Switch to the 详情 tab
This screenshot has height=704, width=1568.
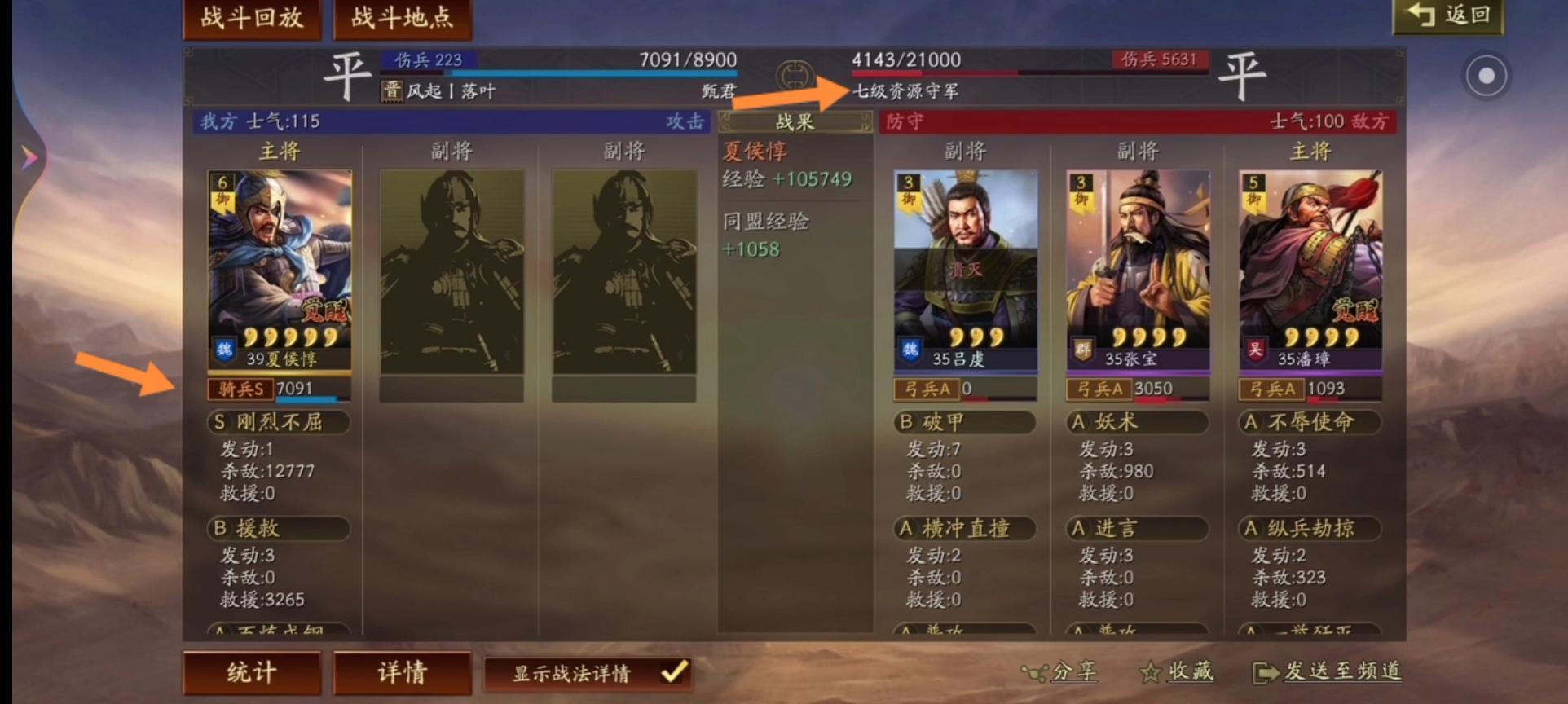click(x=402, y=672)
